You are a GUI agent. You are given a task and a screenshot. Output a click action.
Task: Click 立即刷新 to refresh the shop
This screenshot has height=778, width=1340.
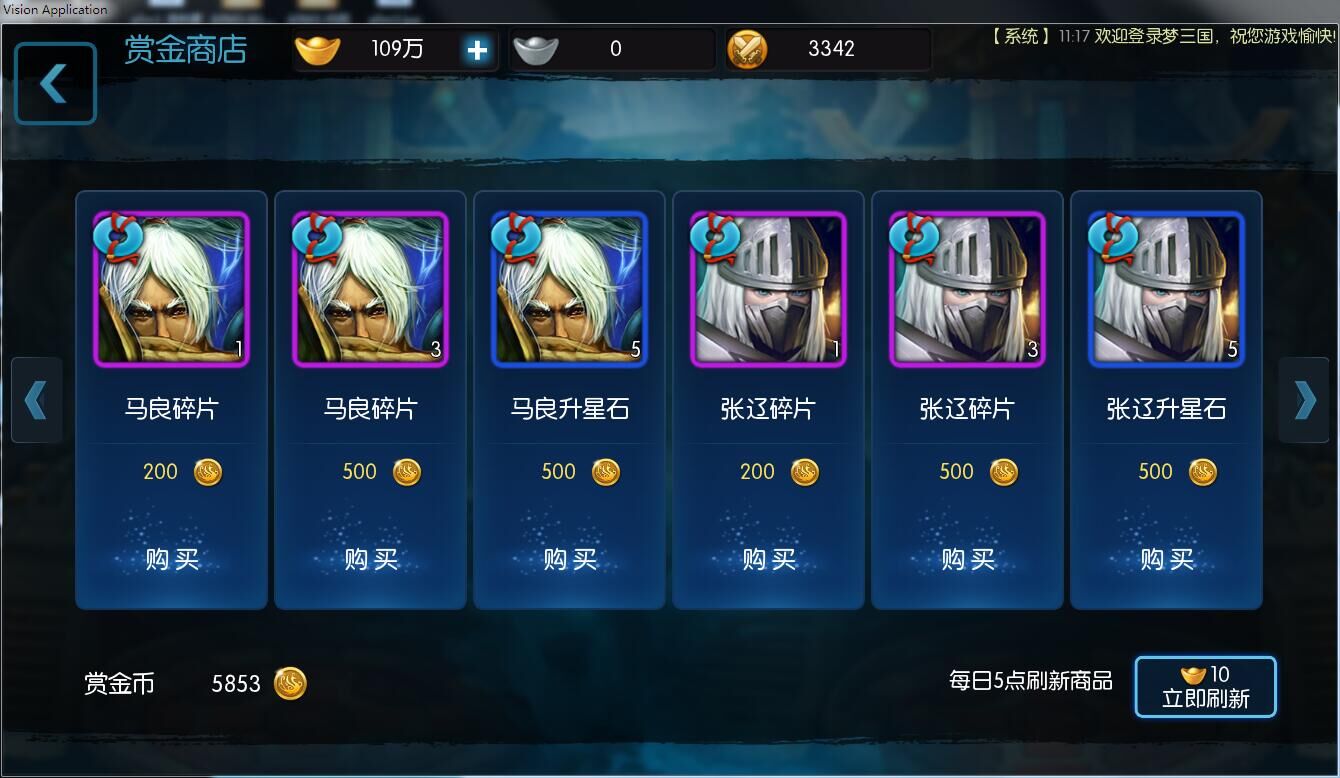tap(1205, 699)
